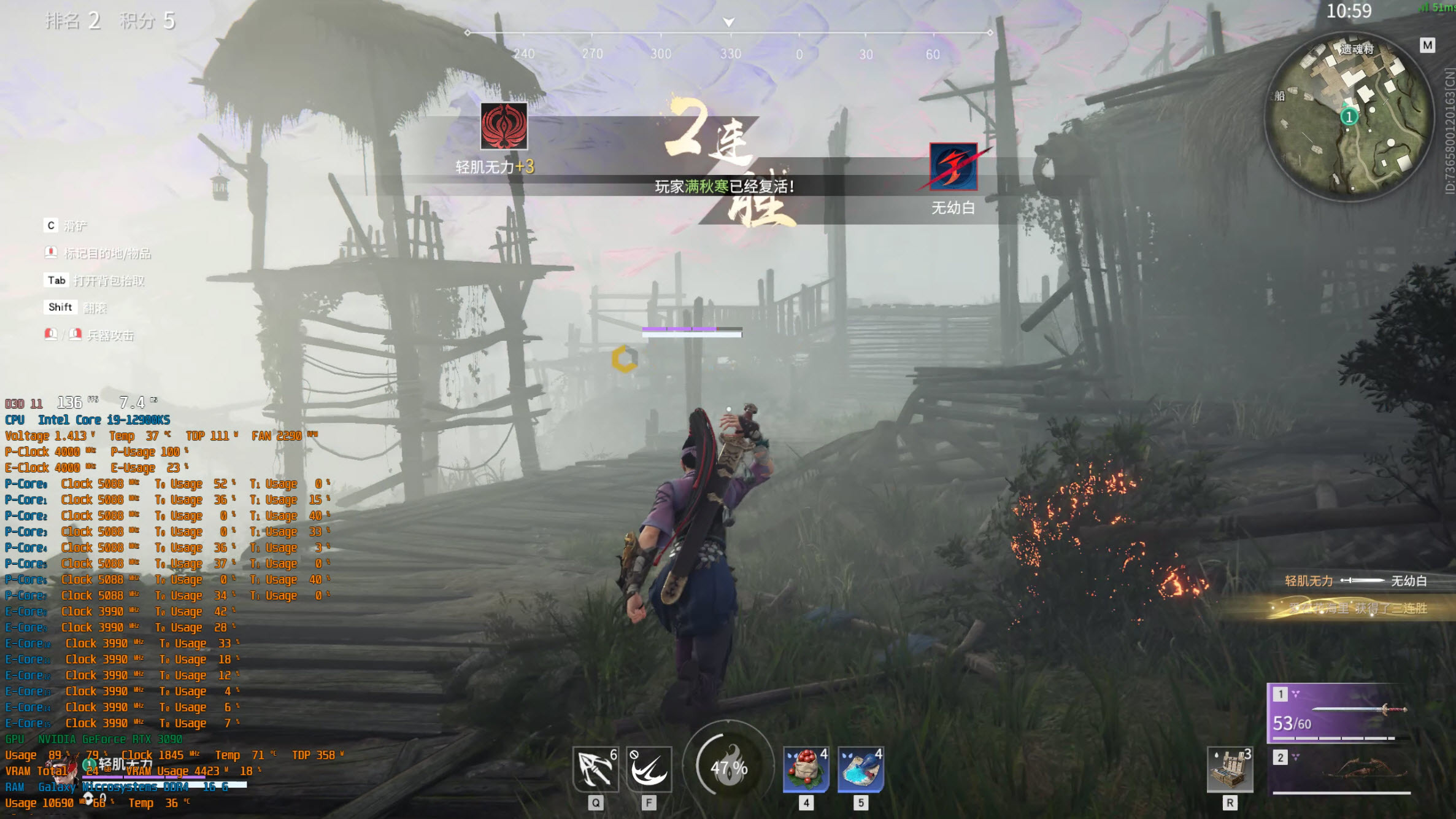Select the weapon repair kit slot
Image resolution: width=1456 pixels, height=819 pixels.
(x=1230, y=769)
